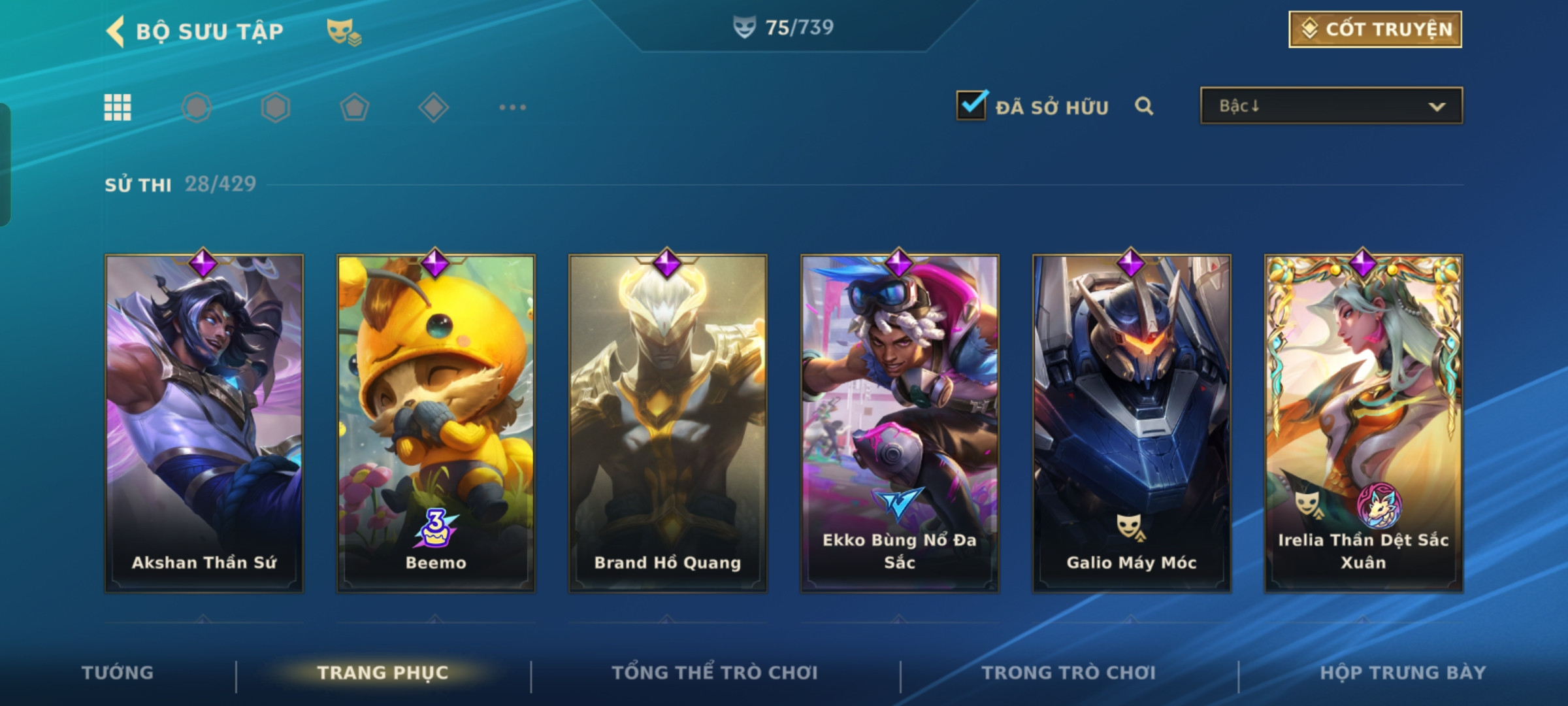Switch to Tổng Thể Trò Chơi tab
1568x706 pixels.
715,673
